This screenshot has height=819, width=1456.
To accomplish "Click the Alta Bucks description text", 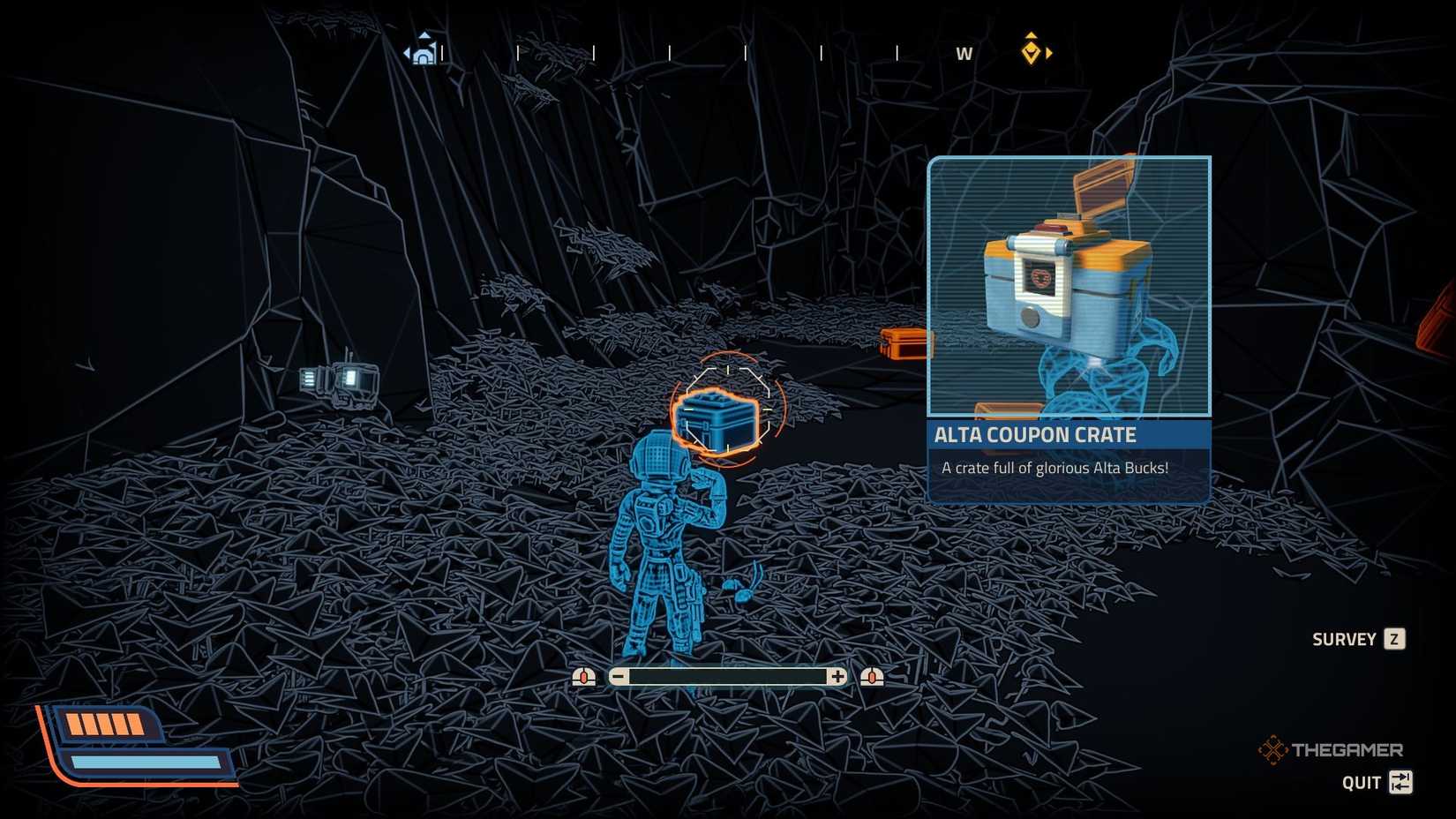I will pos(1054,468).
